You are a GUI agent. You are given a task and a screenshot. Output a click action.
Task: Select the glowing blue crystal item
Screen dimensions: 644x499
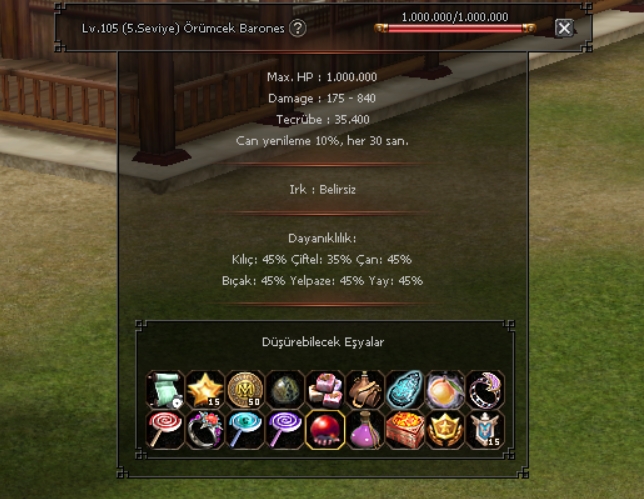(x=404, y=389)
